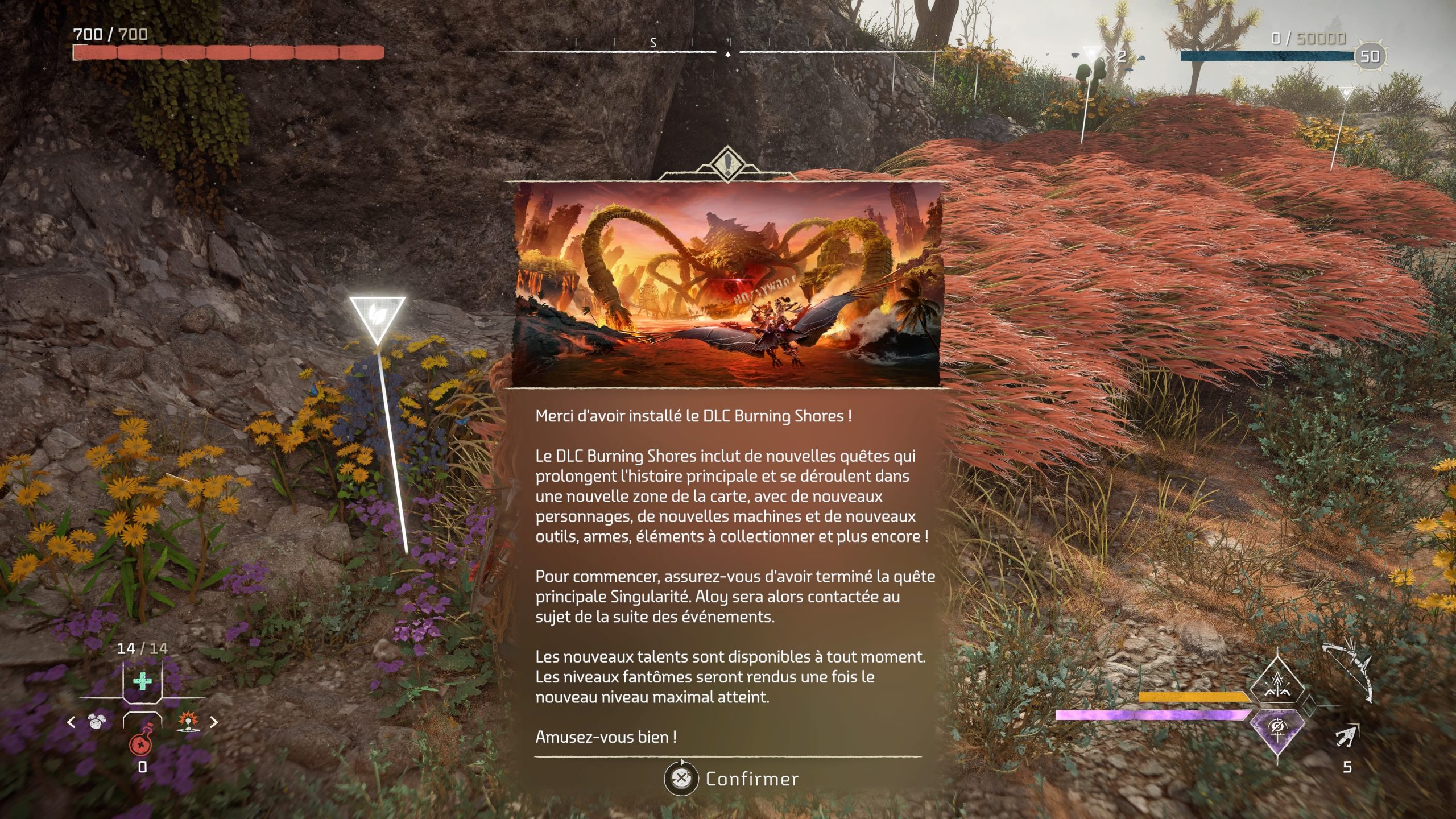Select the green cross medicinal berries slot
This screenshot has height=819, width=1456.
click(x=142, y=680)
